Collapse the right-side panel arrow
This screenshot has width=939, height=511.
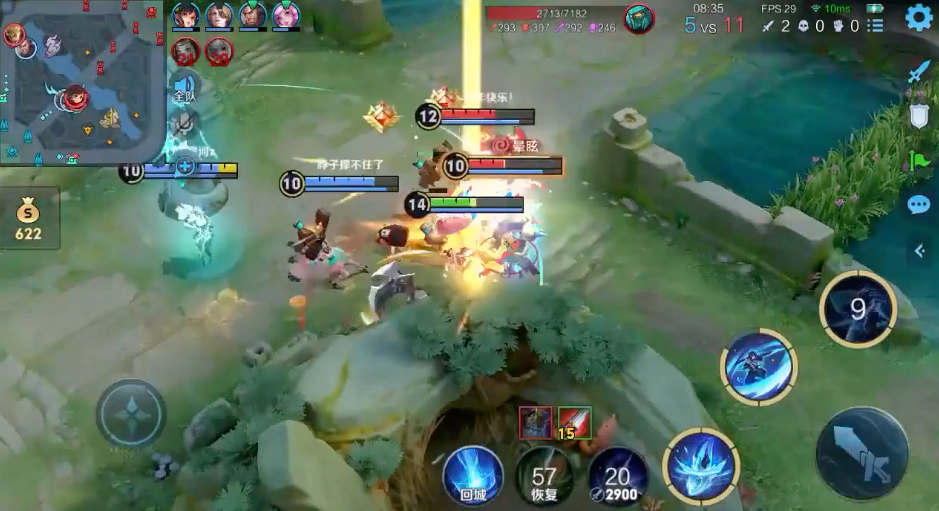(x=919, y=251)
